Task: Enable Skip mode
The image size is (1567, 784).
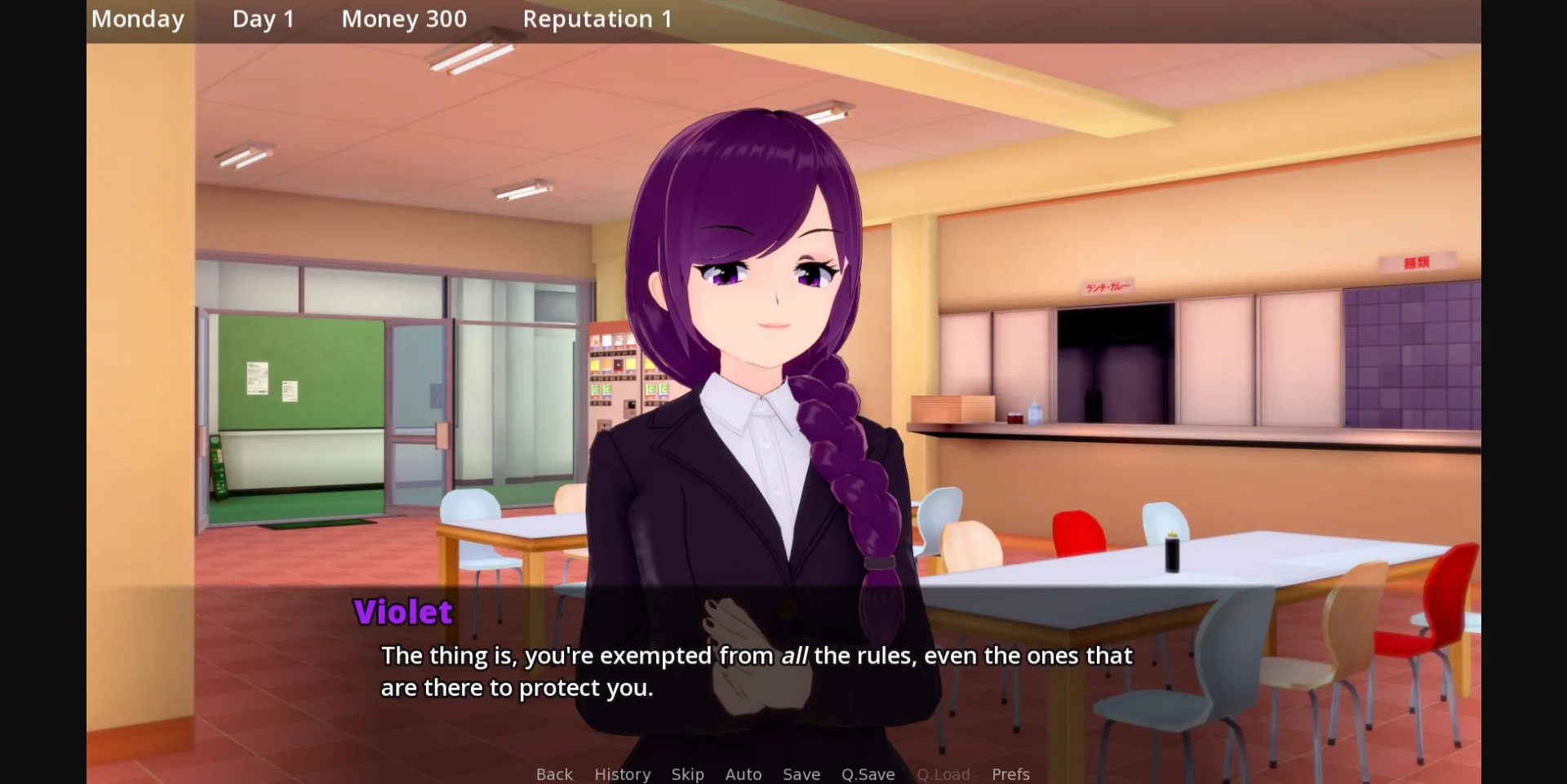Action: (x=688, y=773)
